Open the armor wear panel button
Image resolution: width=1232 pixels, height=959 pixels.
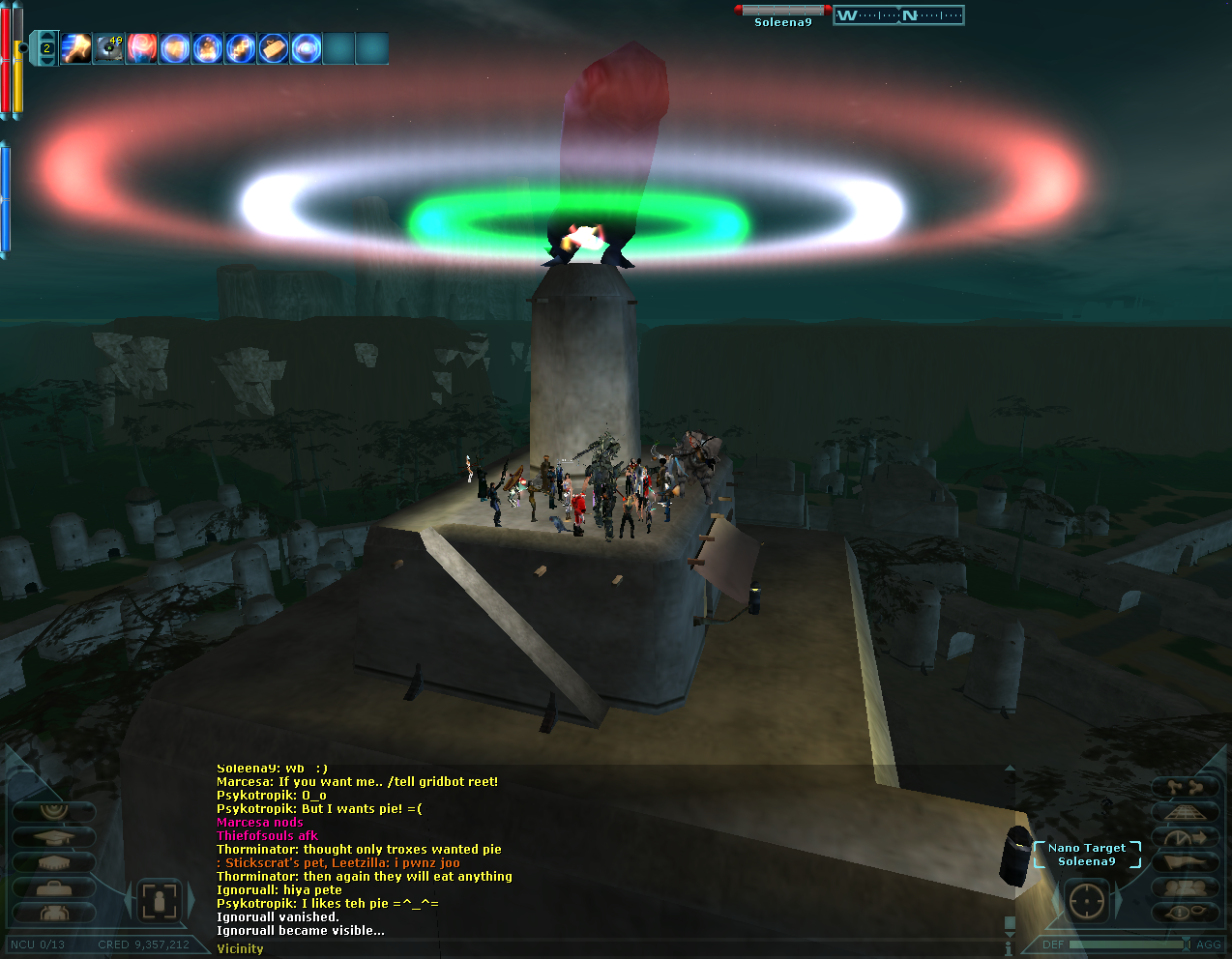54,913
